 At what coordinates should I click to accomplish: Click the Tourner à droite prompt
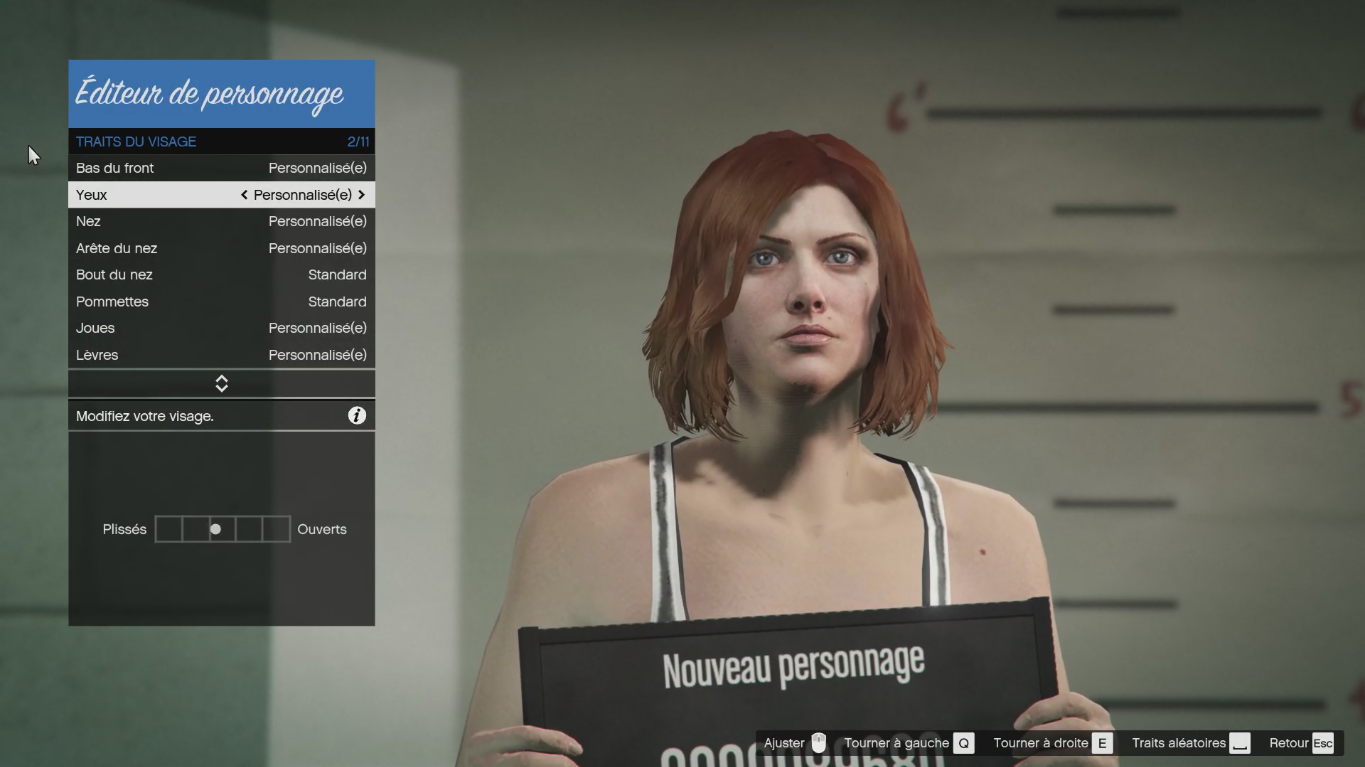pos(1052,743)
